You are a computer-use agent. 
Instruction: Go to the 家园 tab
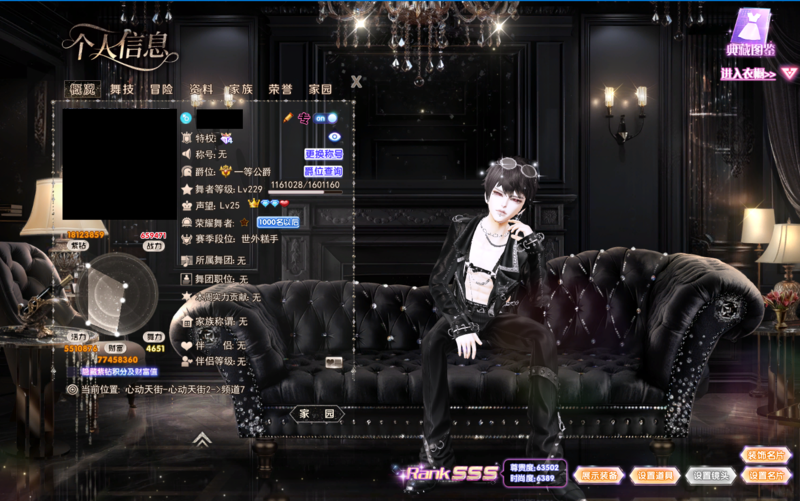click(320, 89)
